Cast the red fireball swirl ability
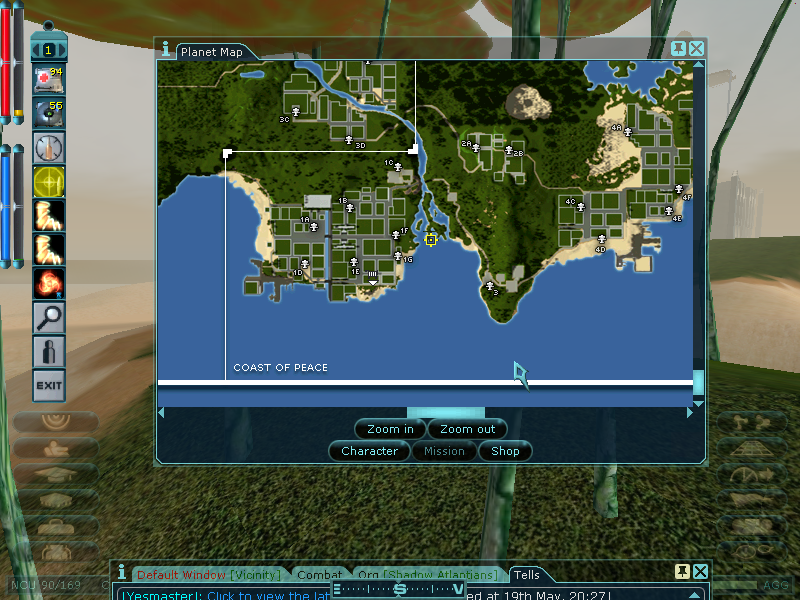 coord(48,283)
